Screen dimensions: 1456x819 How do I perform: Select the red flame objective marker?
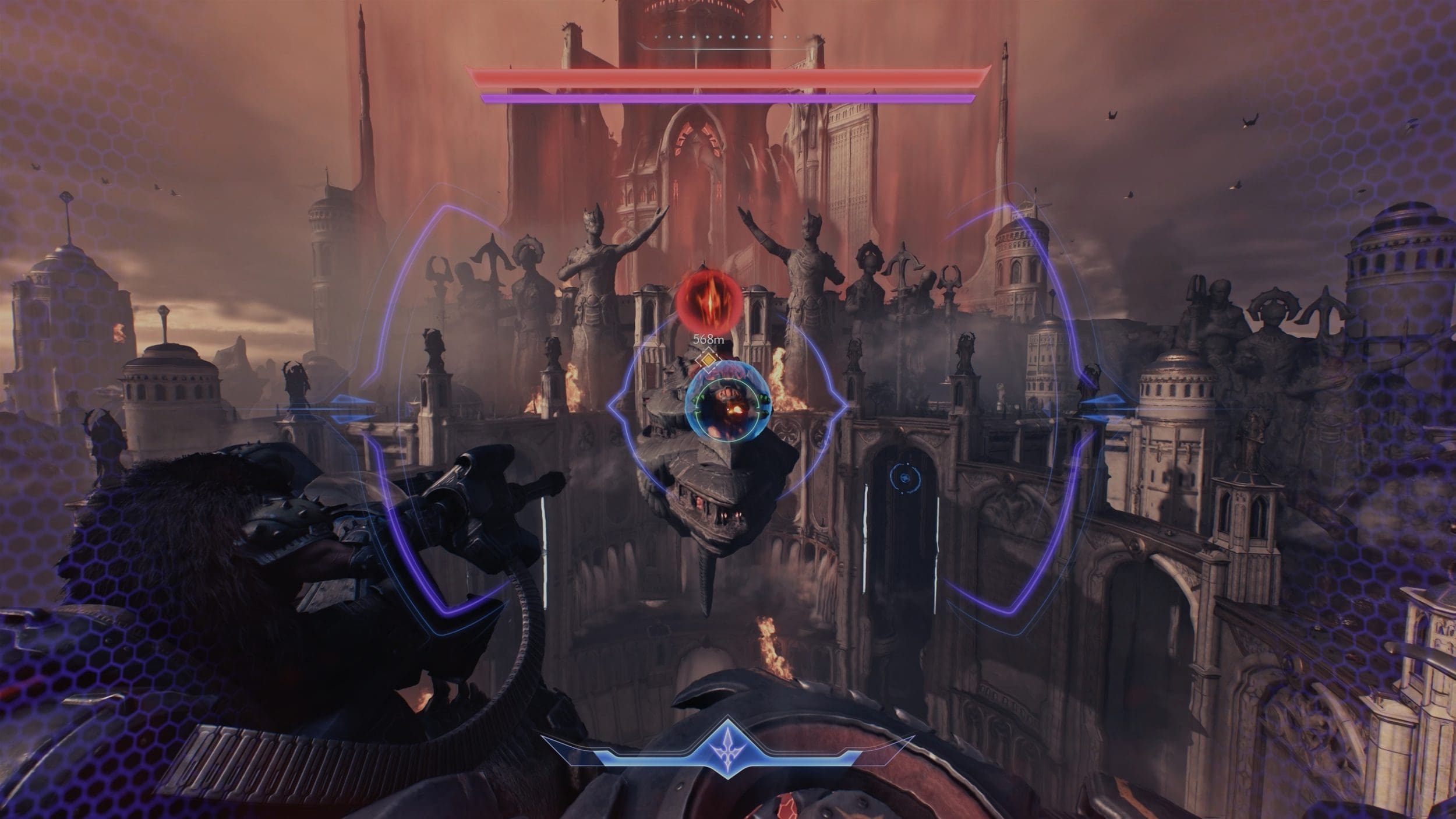(709, 302)
